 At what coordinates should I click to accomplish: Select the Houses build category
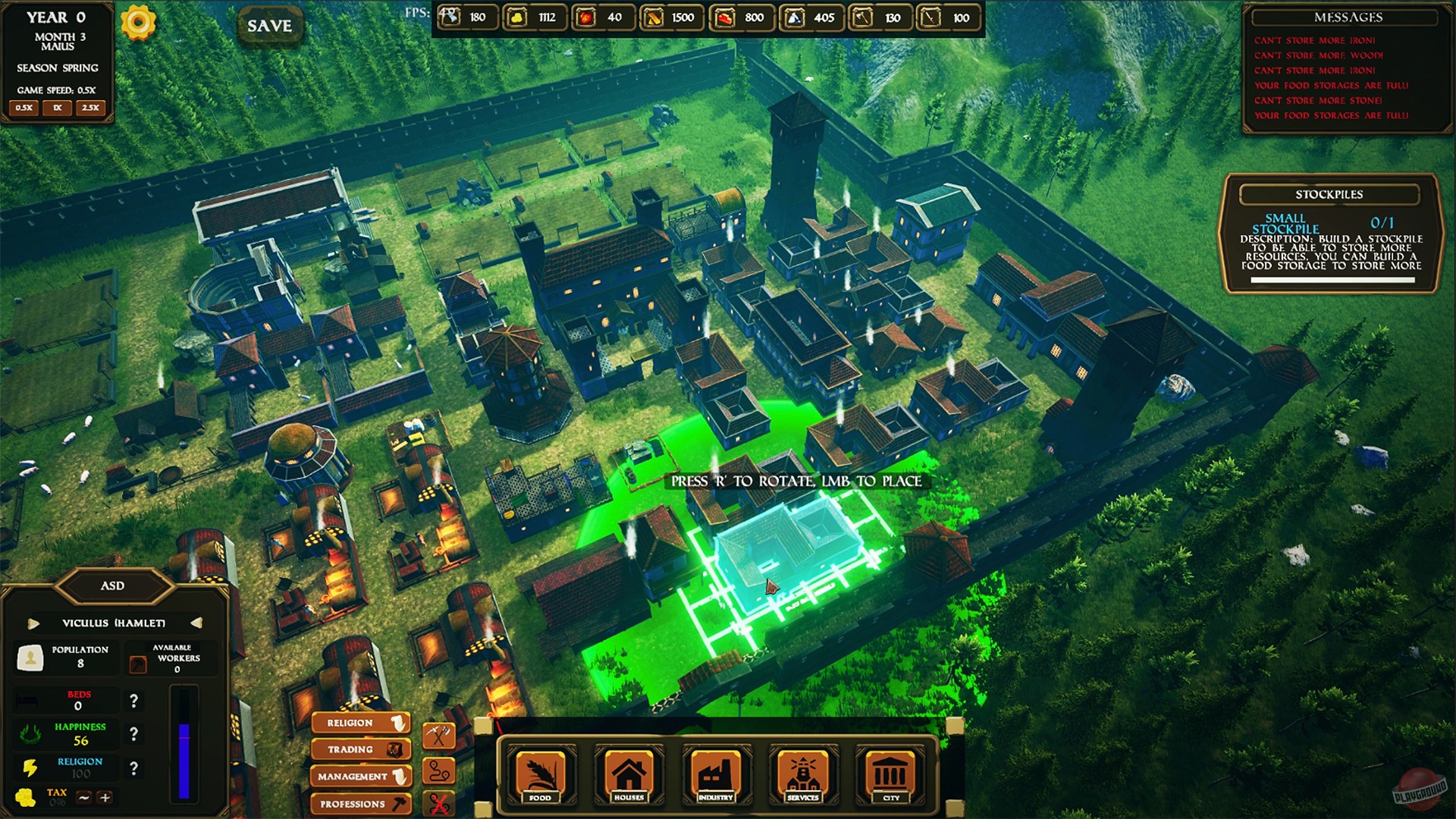tap(628, 775)
